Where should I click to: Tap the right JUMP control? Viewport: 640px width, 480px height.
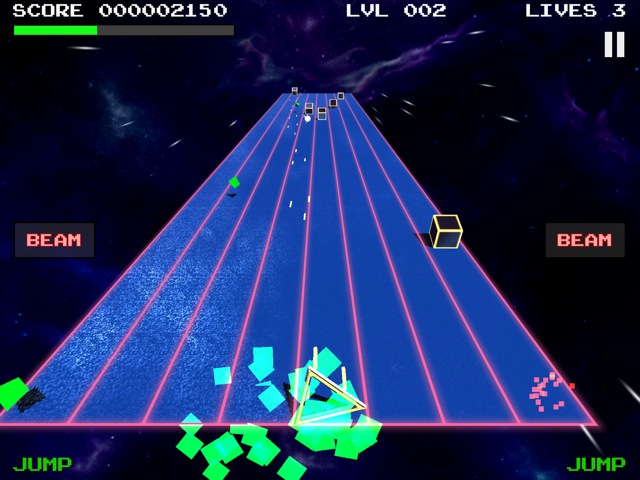click(x=596, y=464)
